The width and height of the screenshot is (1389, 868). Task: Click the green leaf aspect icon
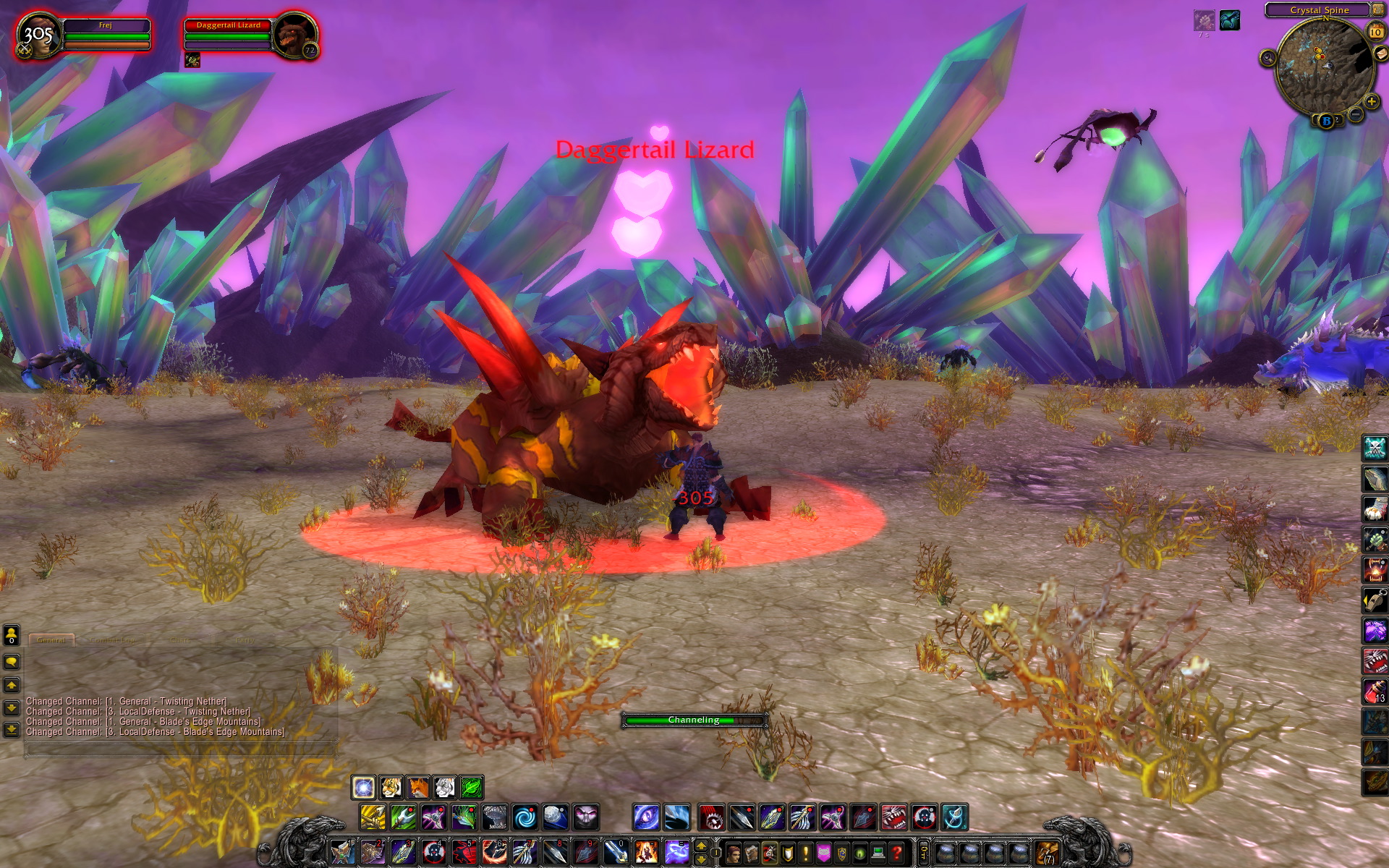tap(471, 787)
